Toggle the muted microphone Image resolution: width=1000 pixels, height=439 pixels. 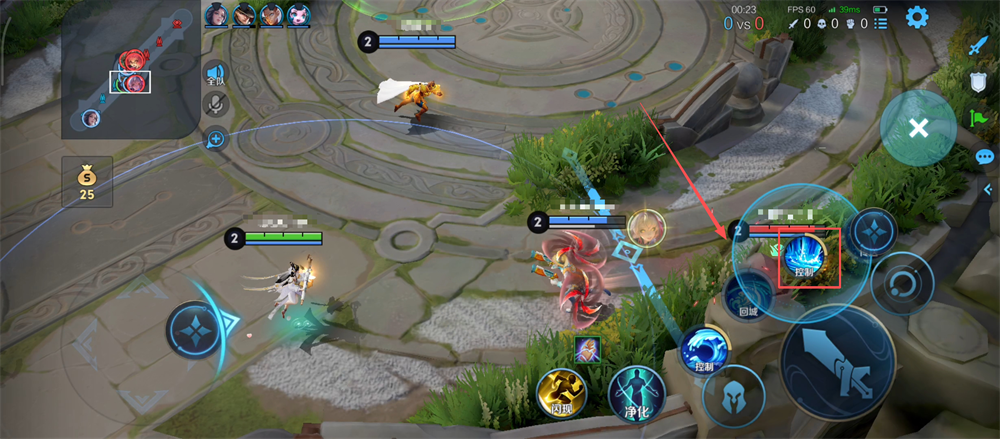click(x=215, y=104)
